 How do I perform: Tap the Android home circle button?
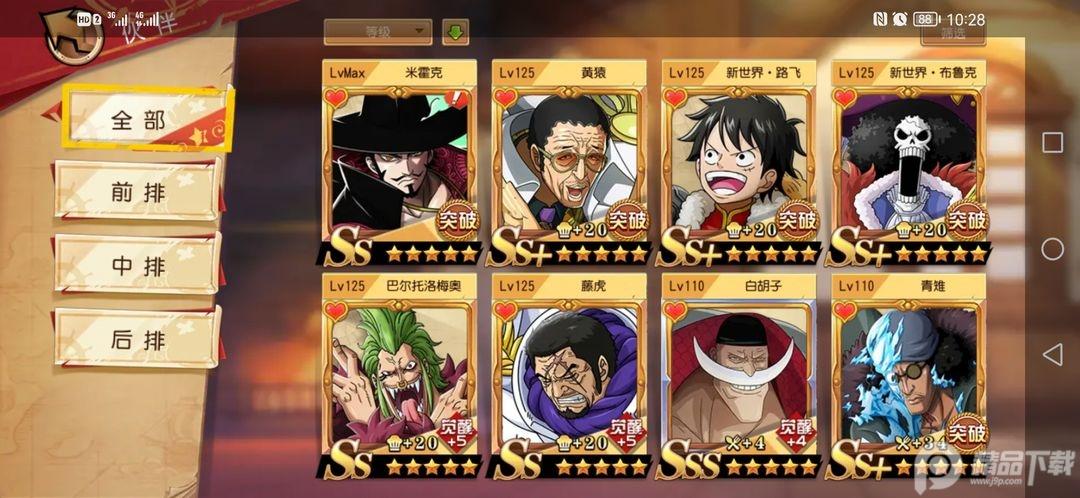[1052, 248]
